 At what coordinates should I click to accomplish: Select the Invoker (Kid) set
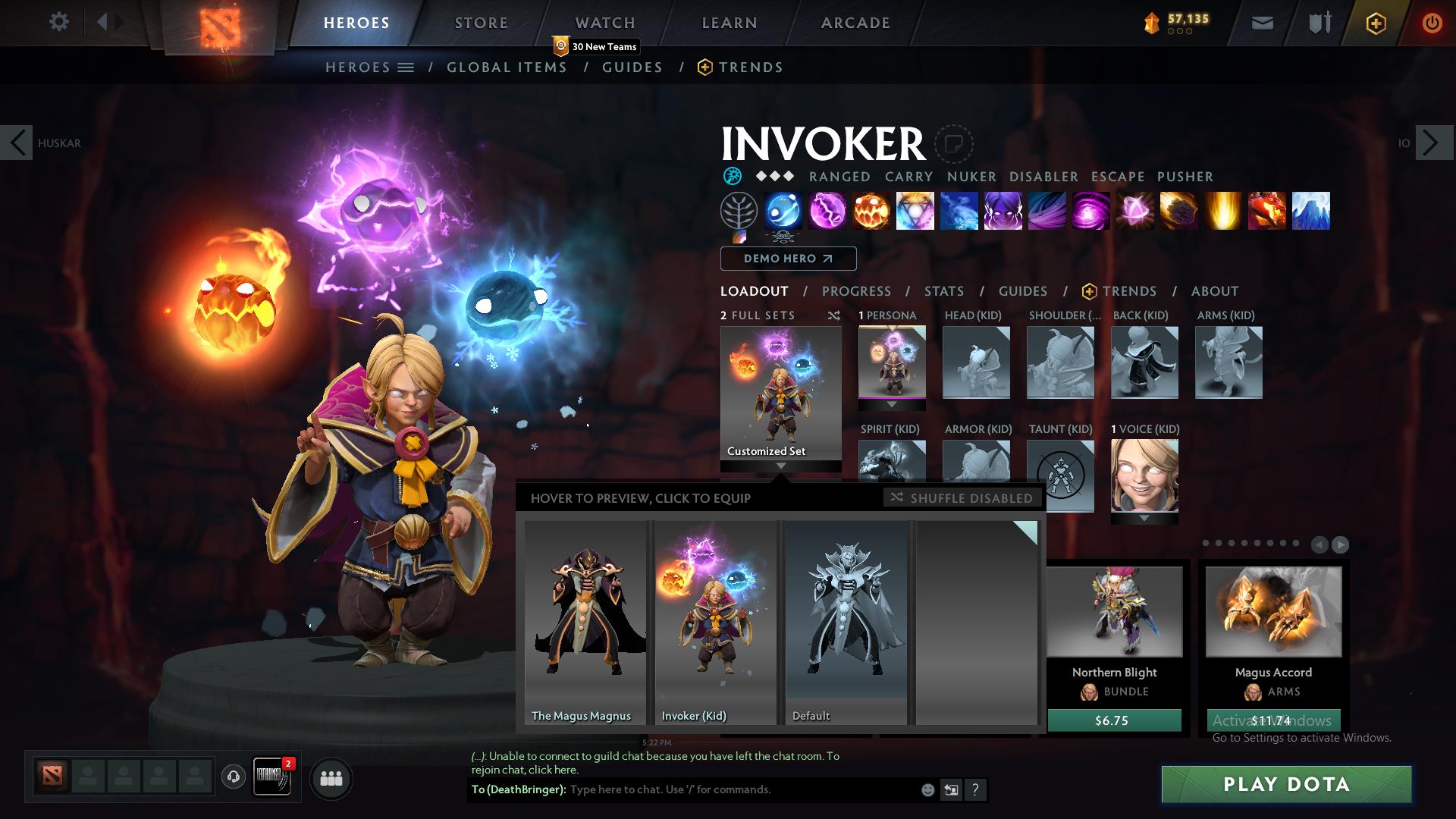coord(716,622)
